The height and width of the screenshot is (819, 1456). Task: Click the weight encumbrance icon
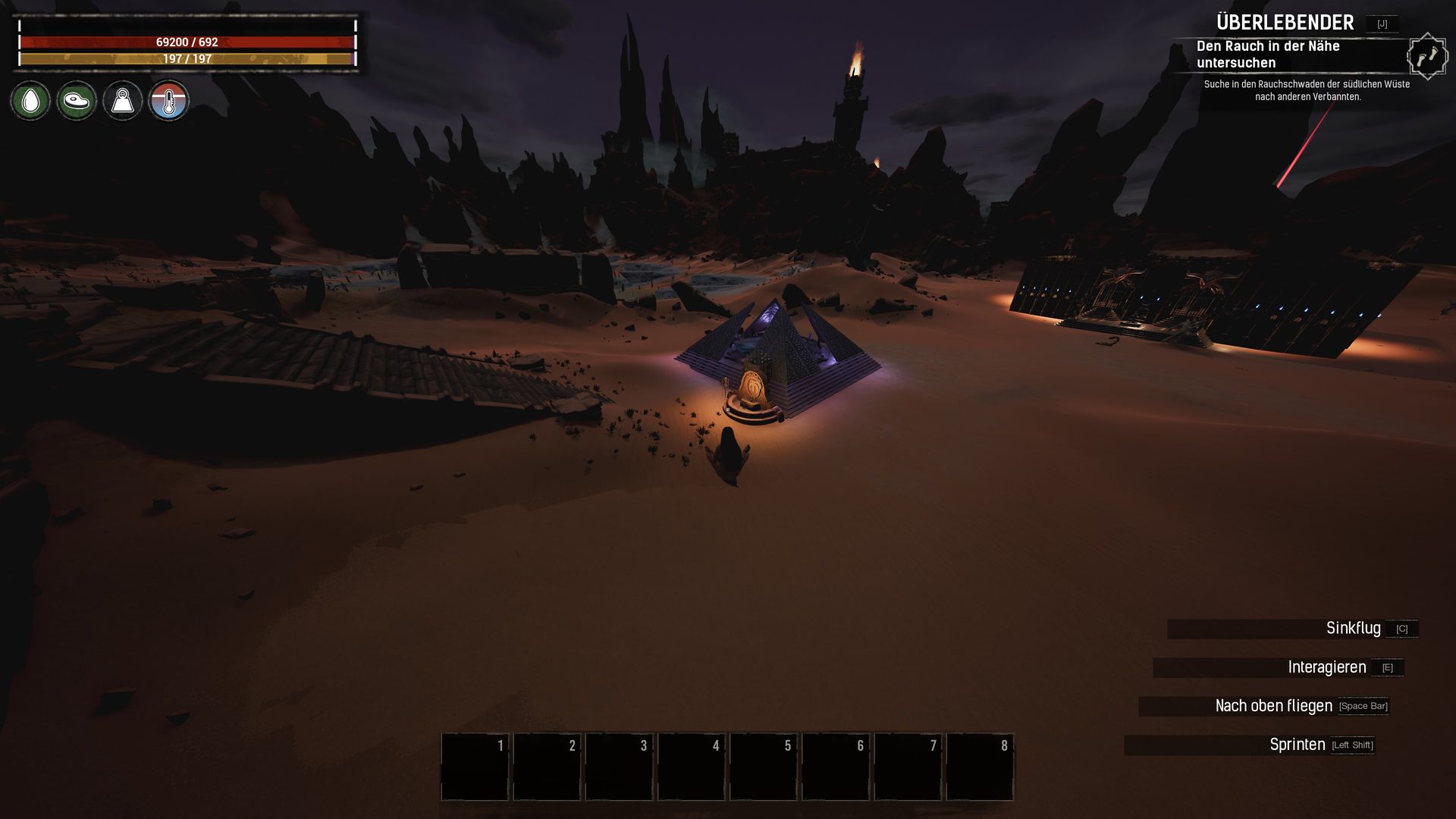123,100
